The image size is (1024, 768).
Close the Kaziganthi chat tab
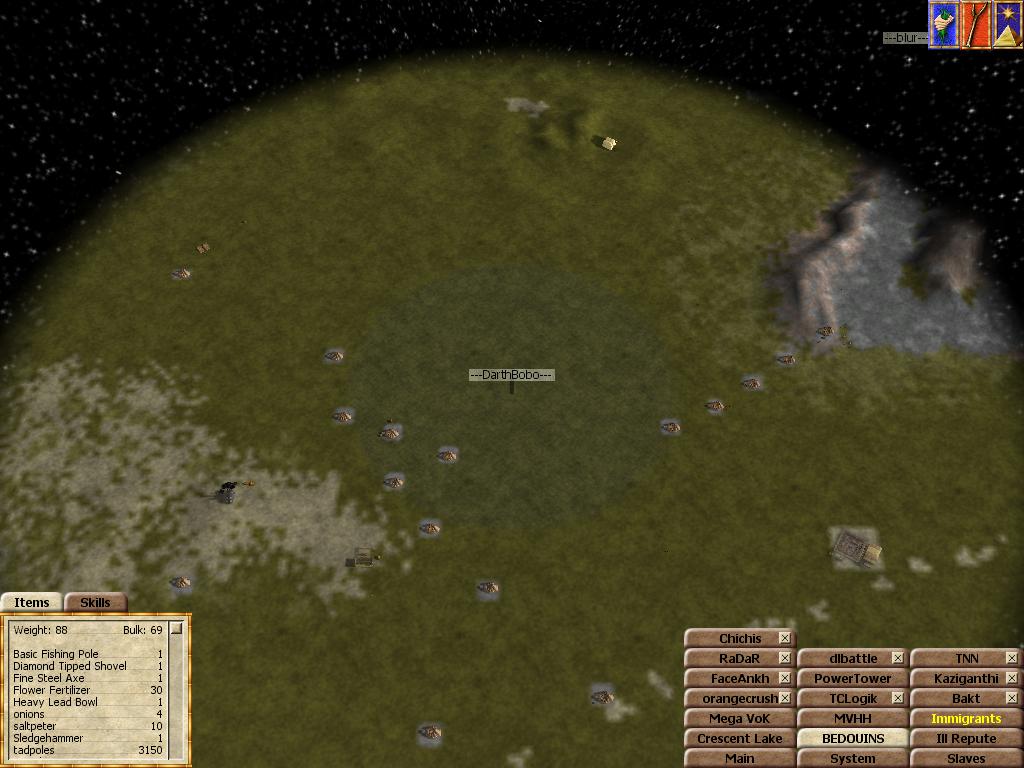(x=1012, y=678)
